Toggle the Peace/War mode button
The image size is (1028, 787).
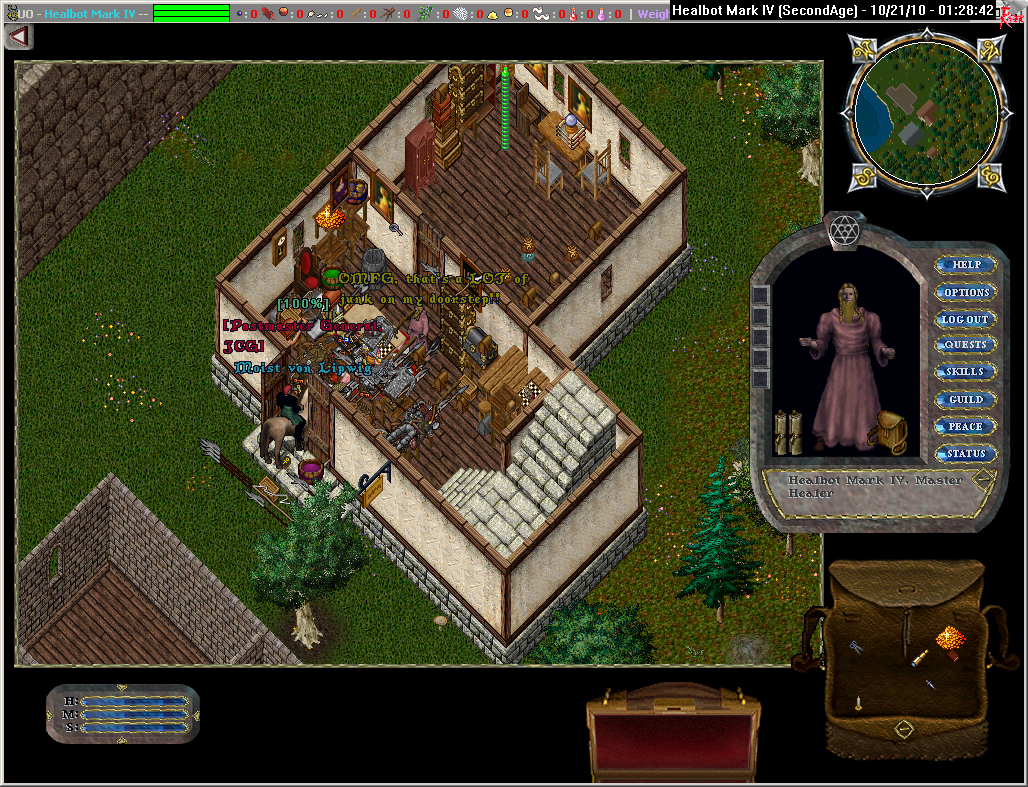(x=966, y=426)
